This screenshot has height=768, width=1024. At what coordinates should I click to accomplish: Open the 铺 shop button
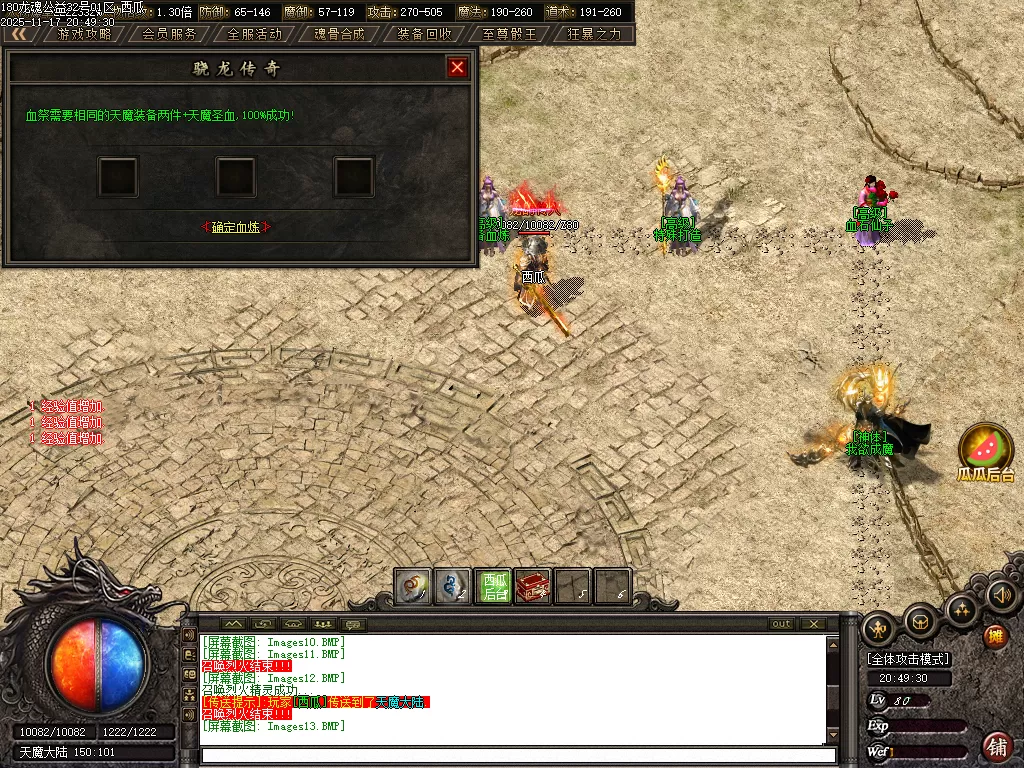tap(997, 745)
